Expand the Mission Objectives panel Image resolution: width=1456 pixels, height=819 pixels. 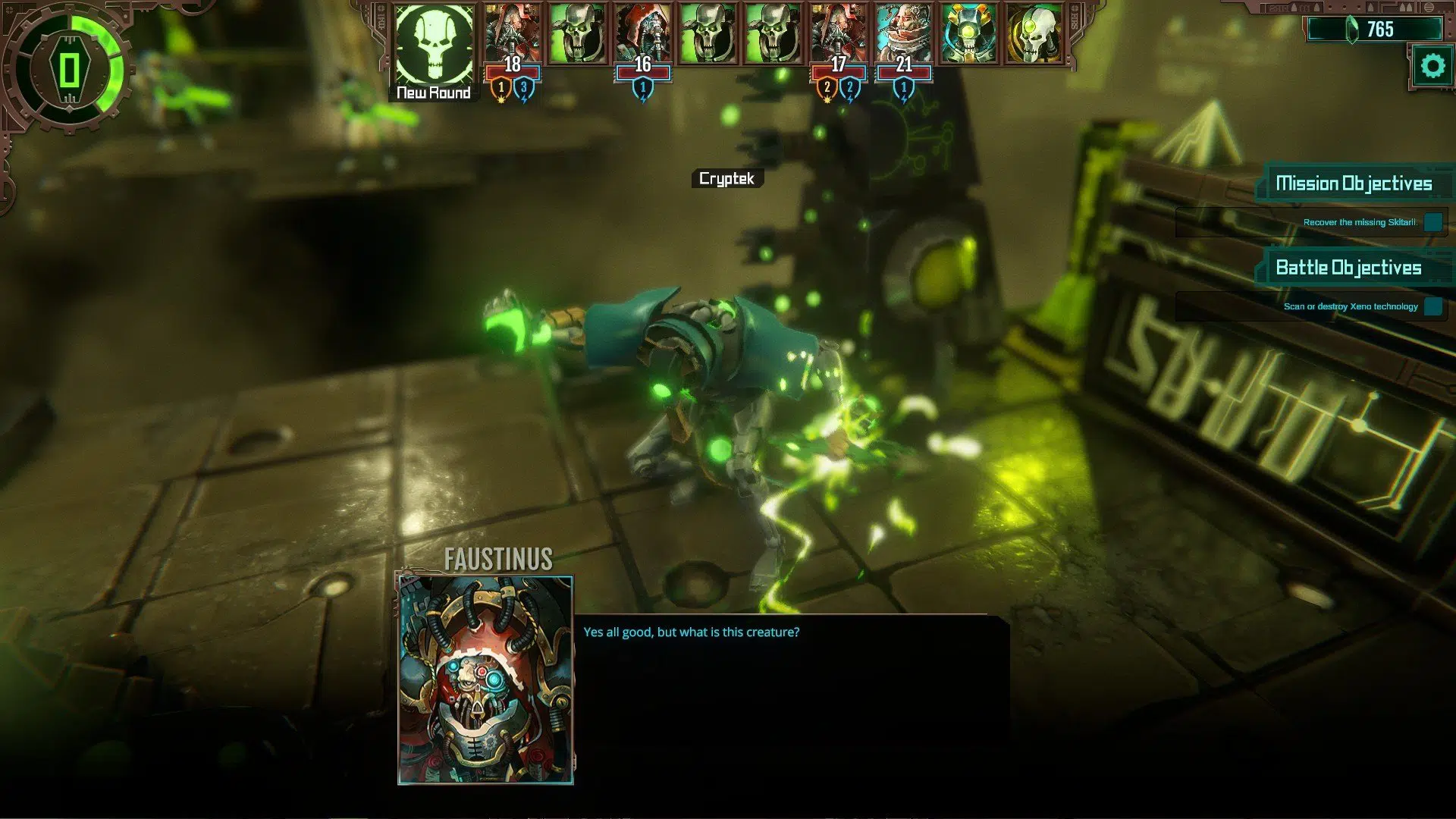[1354, 183]
